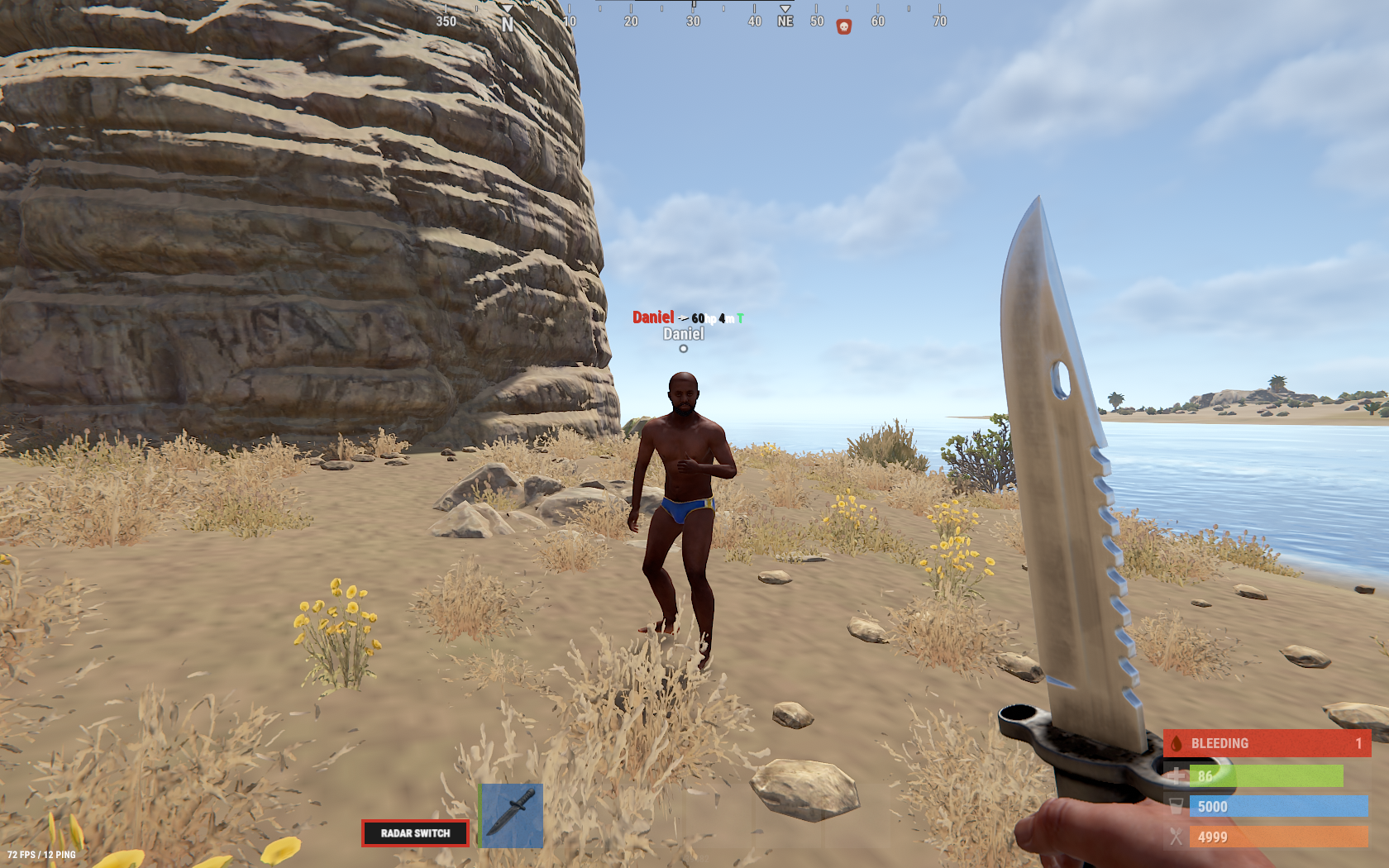Click the health cross icon
The height and width of the screenshot is (868, 1389).
click(1177, 777)
